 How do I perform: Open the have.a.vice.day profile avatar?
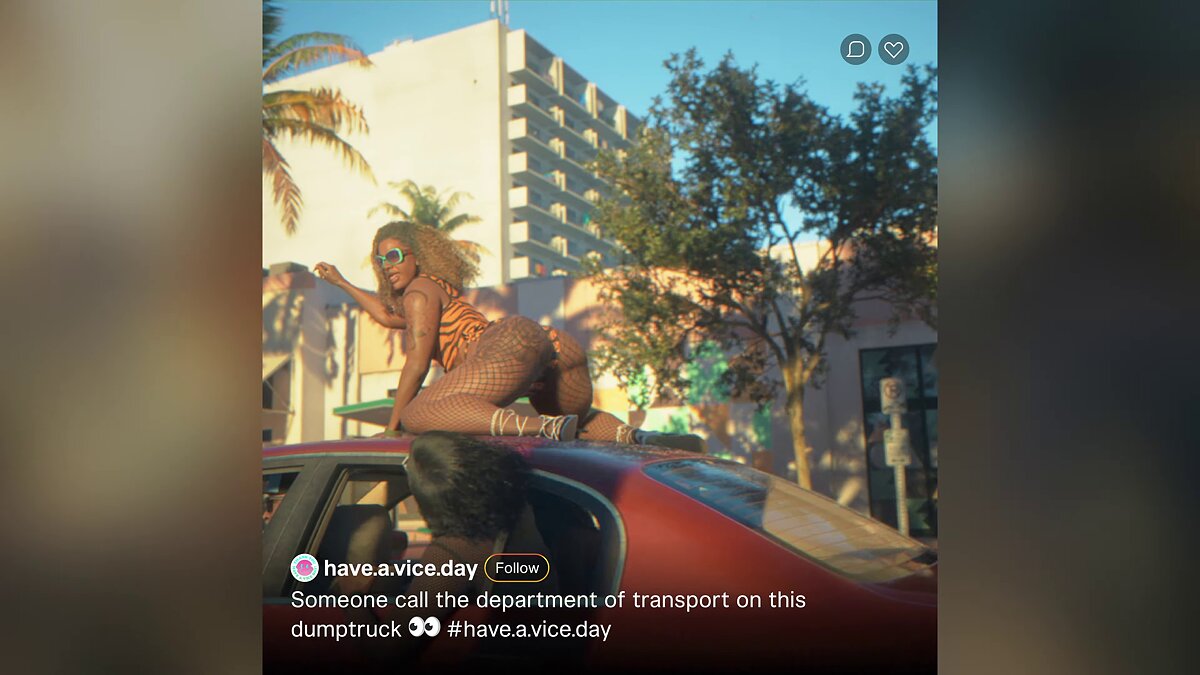(304, 568)
